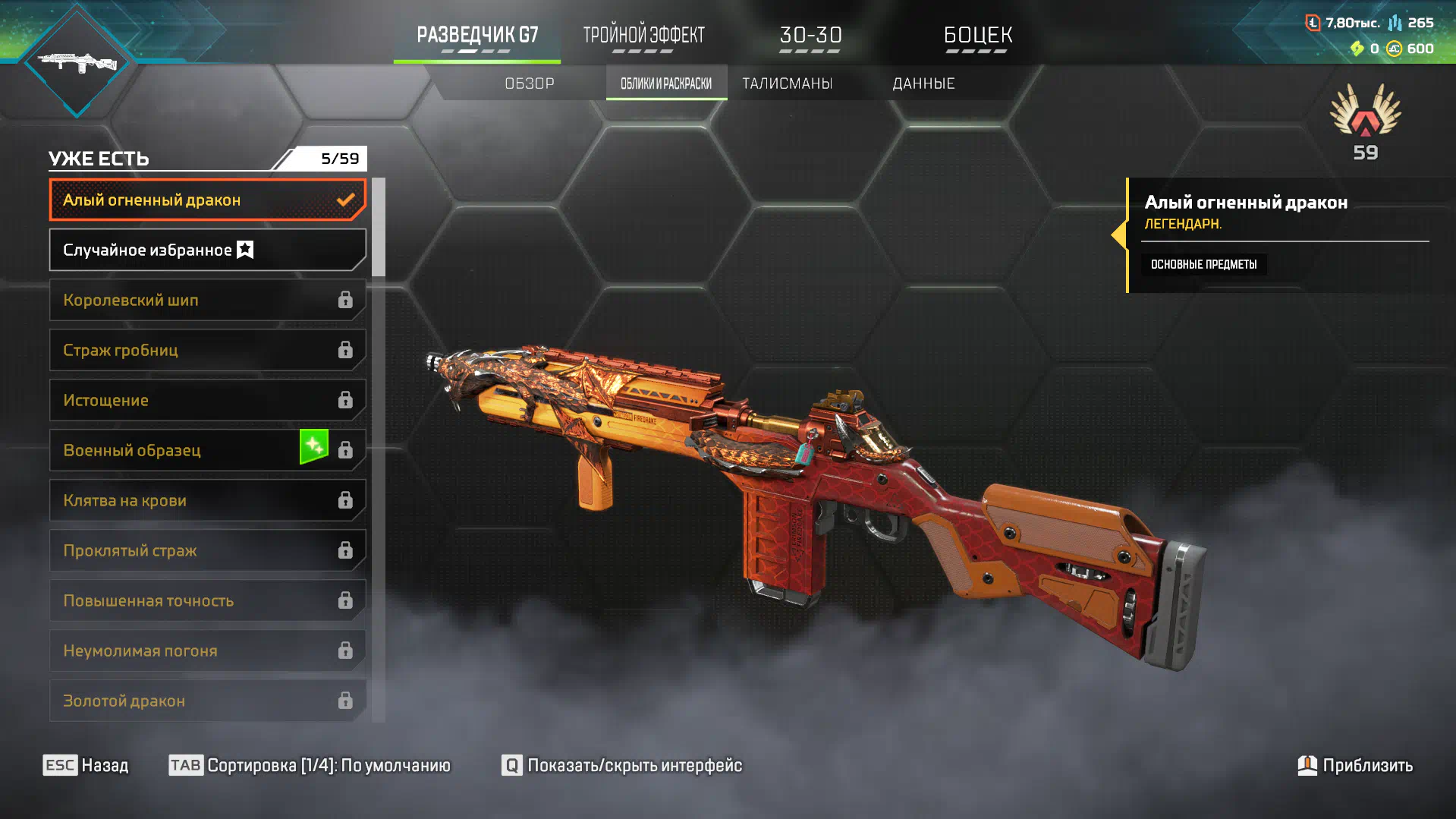
Task: Pick the Проклятый страж skin
Action: pyautogui.click(x=207, y=550)
